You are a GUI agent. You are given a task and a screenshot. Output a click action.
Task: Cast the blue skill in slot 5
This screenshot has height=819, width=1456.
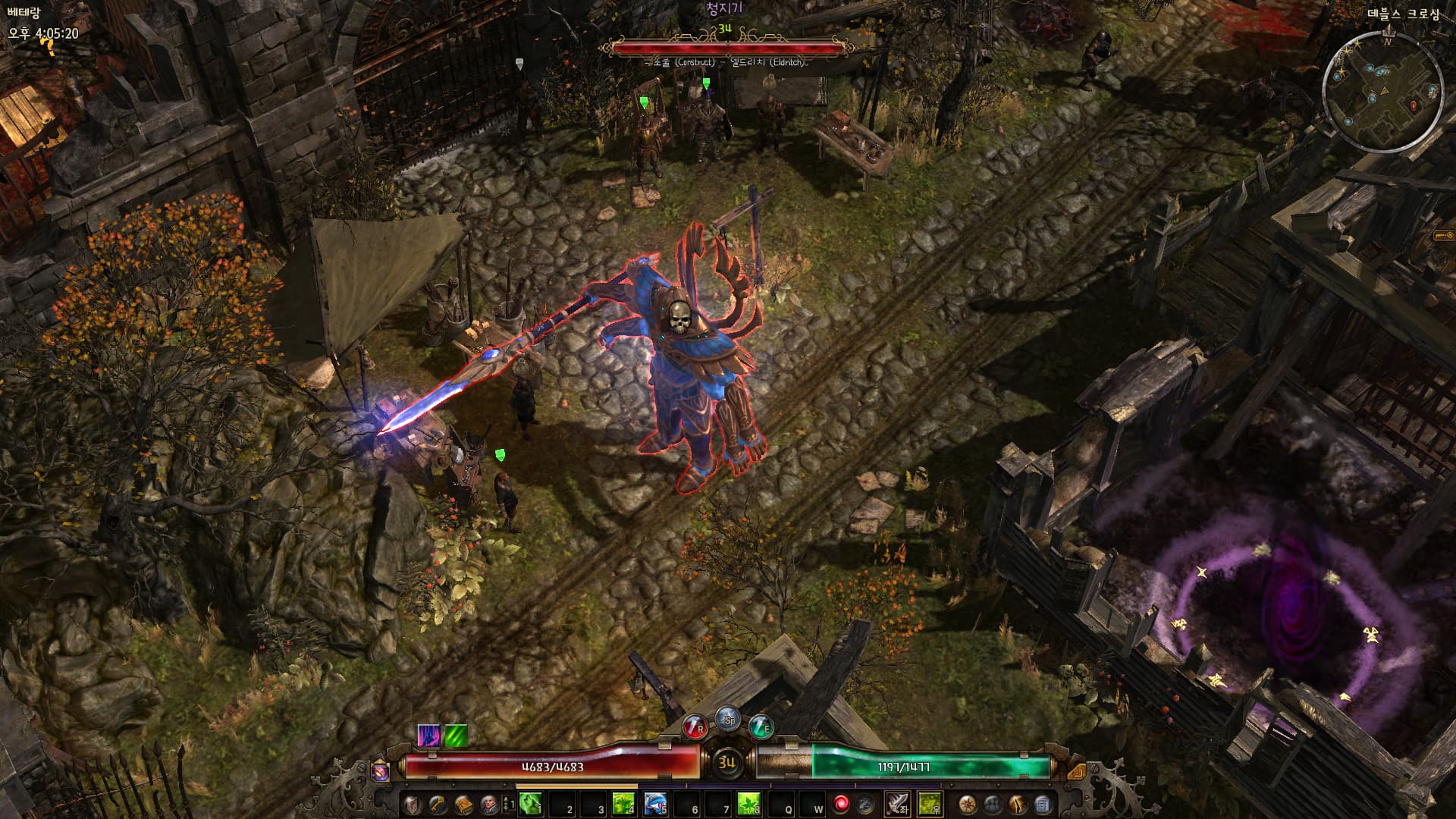[654, 804]
